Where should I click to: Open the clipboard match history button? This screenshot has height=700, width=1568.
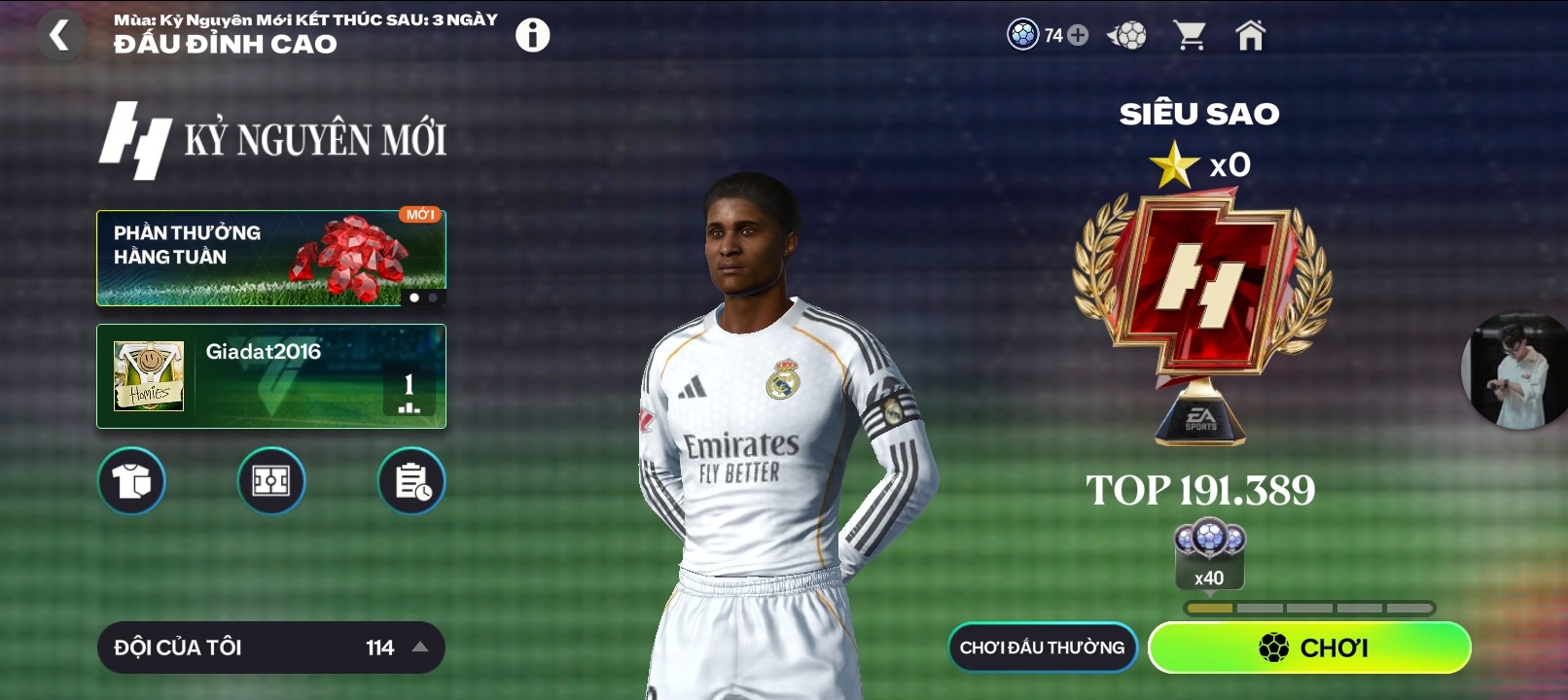pos(411,481)
